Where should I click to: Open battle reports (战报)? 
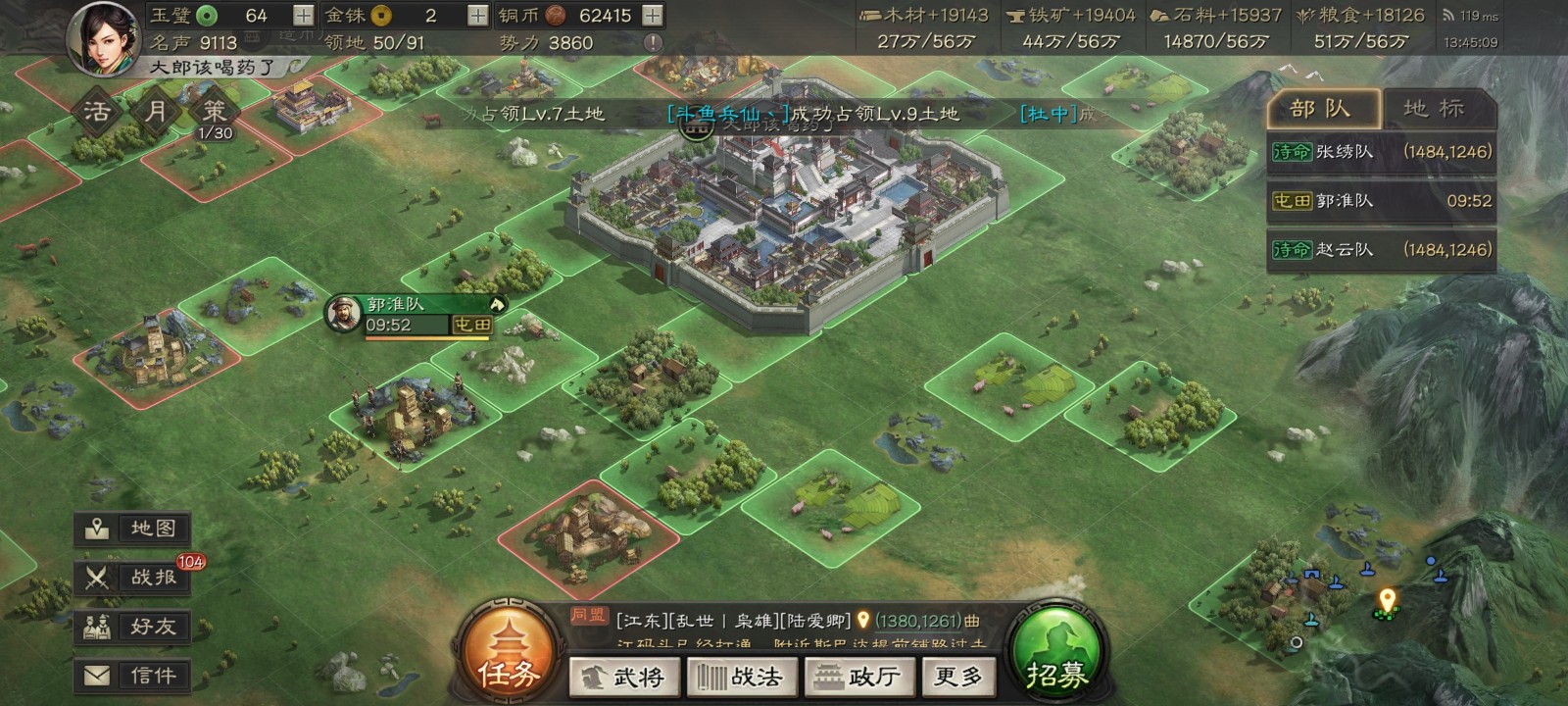click(x=133, y=578)
